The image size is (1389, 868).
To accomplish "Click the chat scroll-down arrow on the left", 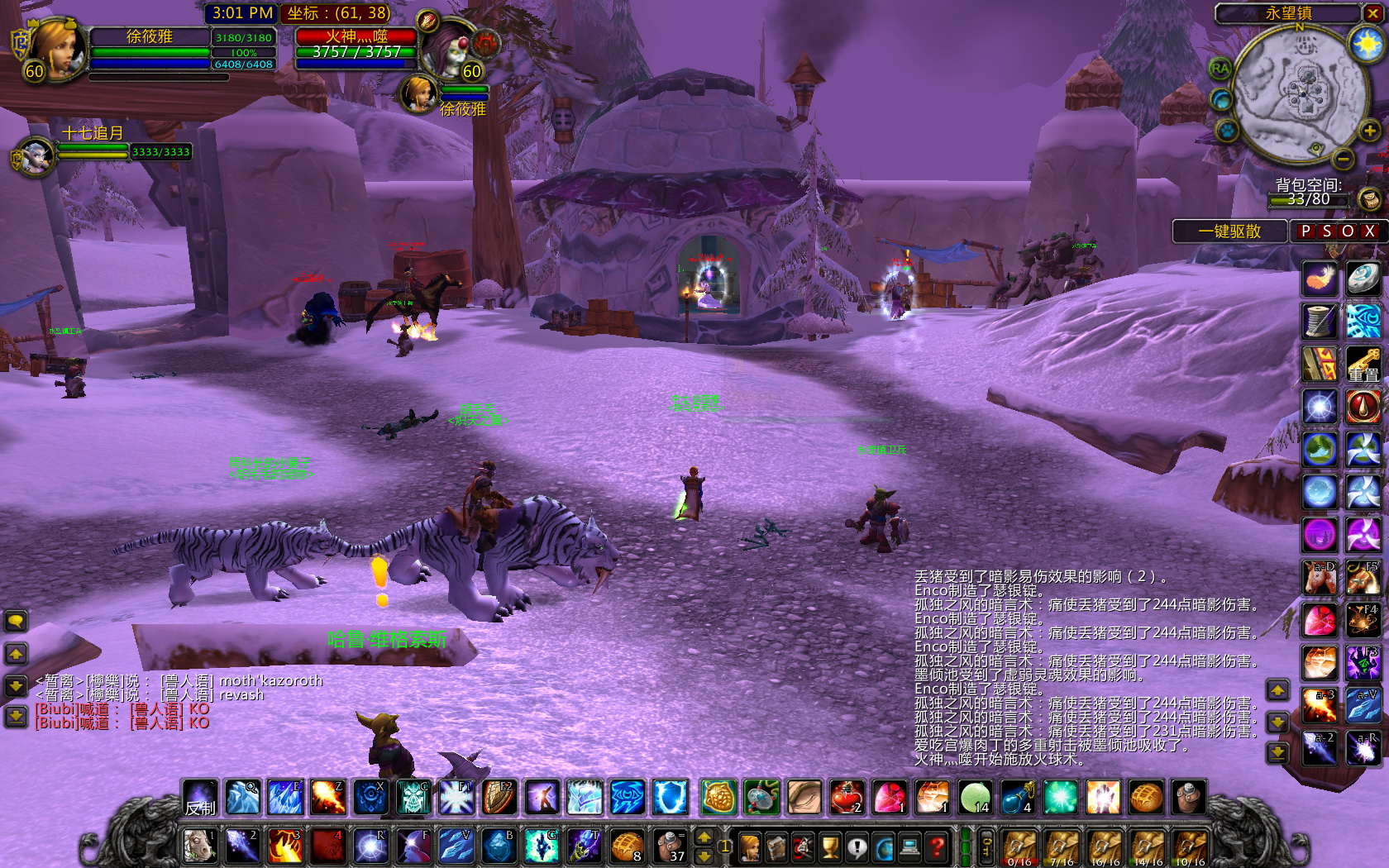I will coord(15,686).
